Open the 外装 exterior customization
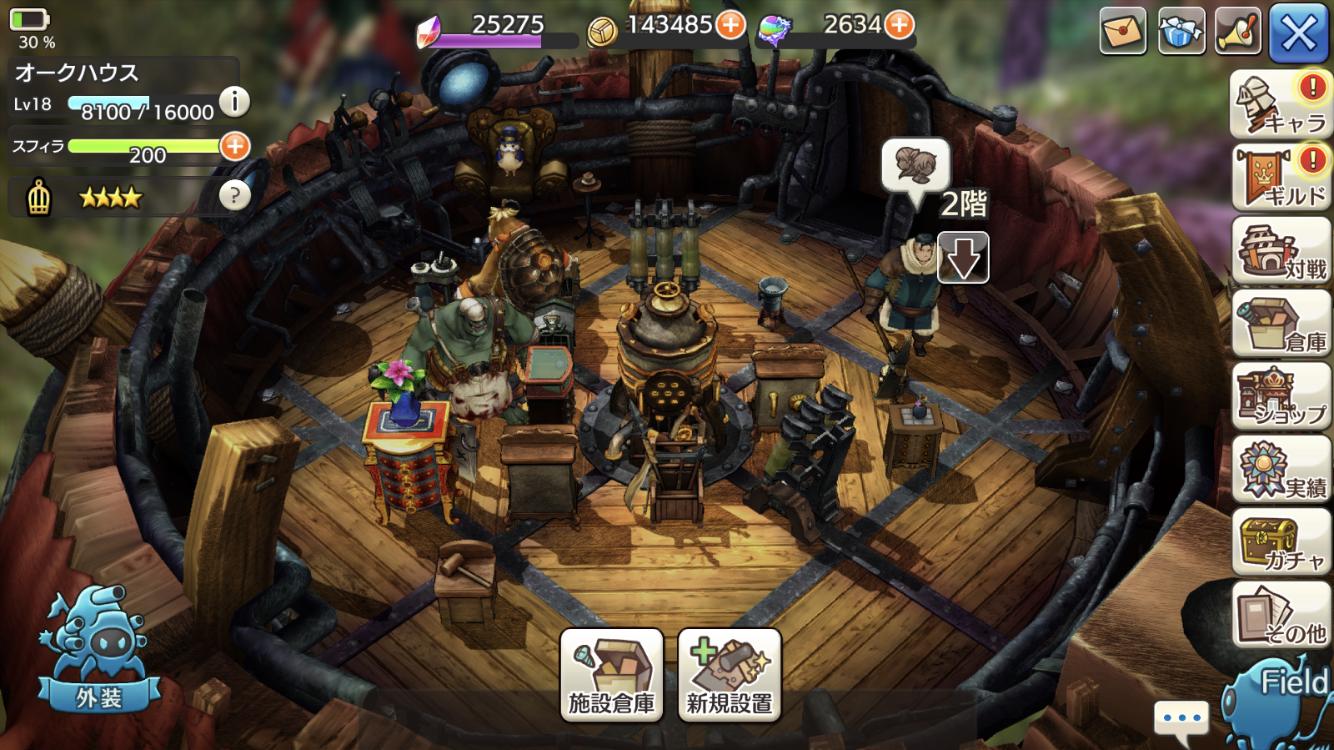The image size is (1334, 750). 98,655
